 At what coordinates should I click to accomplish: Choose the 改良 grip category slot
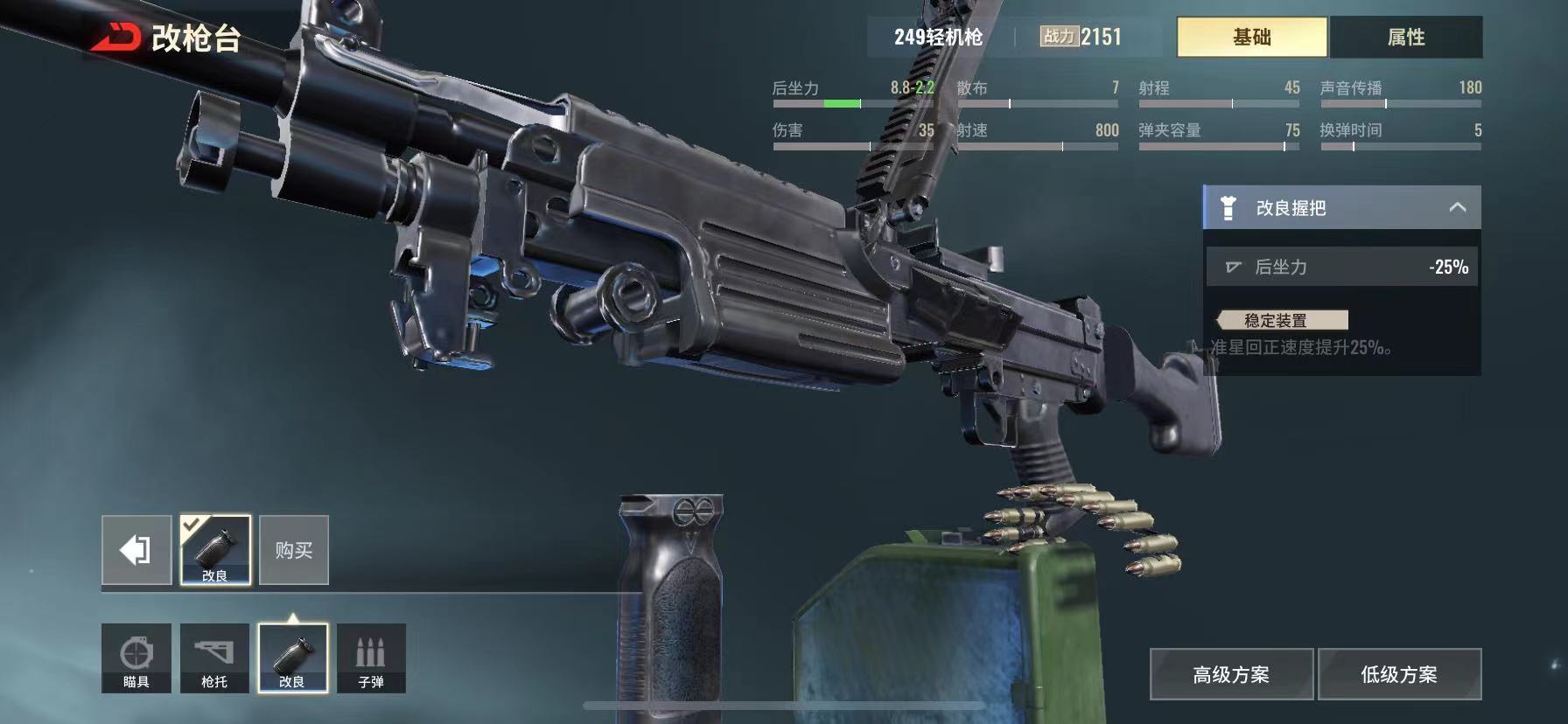(292, 658)
